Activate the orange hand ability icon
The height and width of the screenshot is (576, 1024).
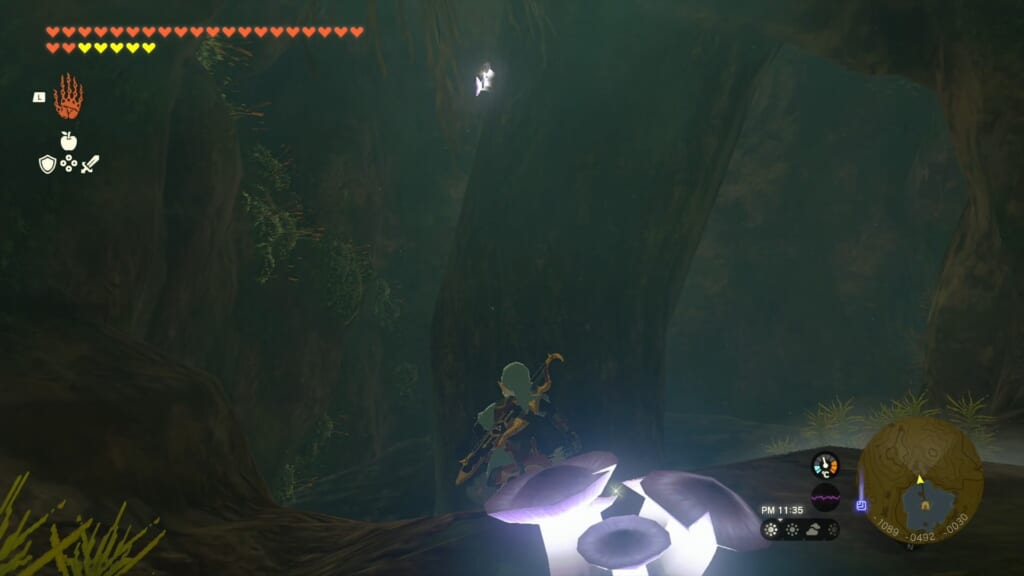click(x=68, y=97)
